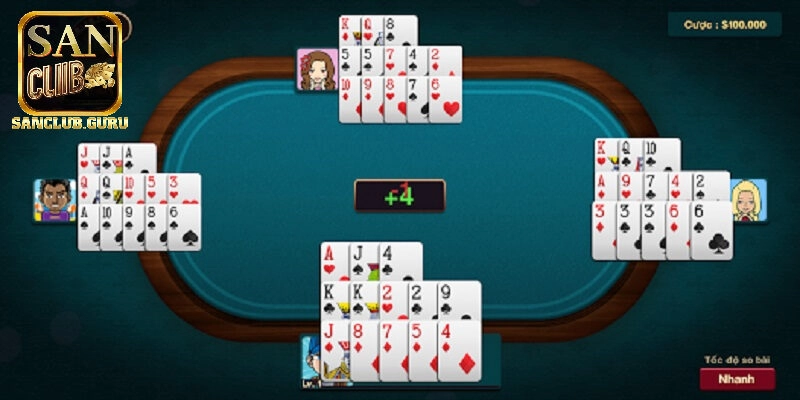Select the left player's avatar with sunglasses
The height and width of the screenshot is (400, 800).
(54, 200)
